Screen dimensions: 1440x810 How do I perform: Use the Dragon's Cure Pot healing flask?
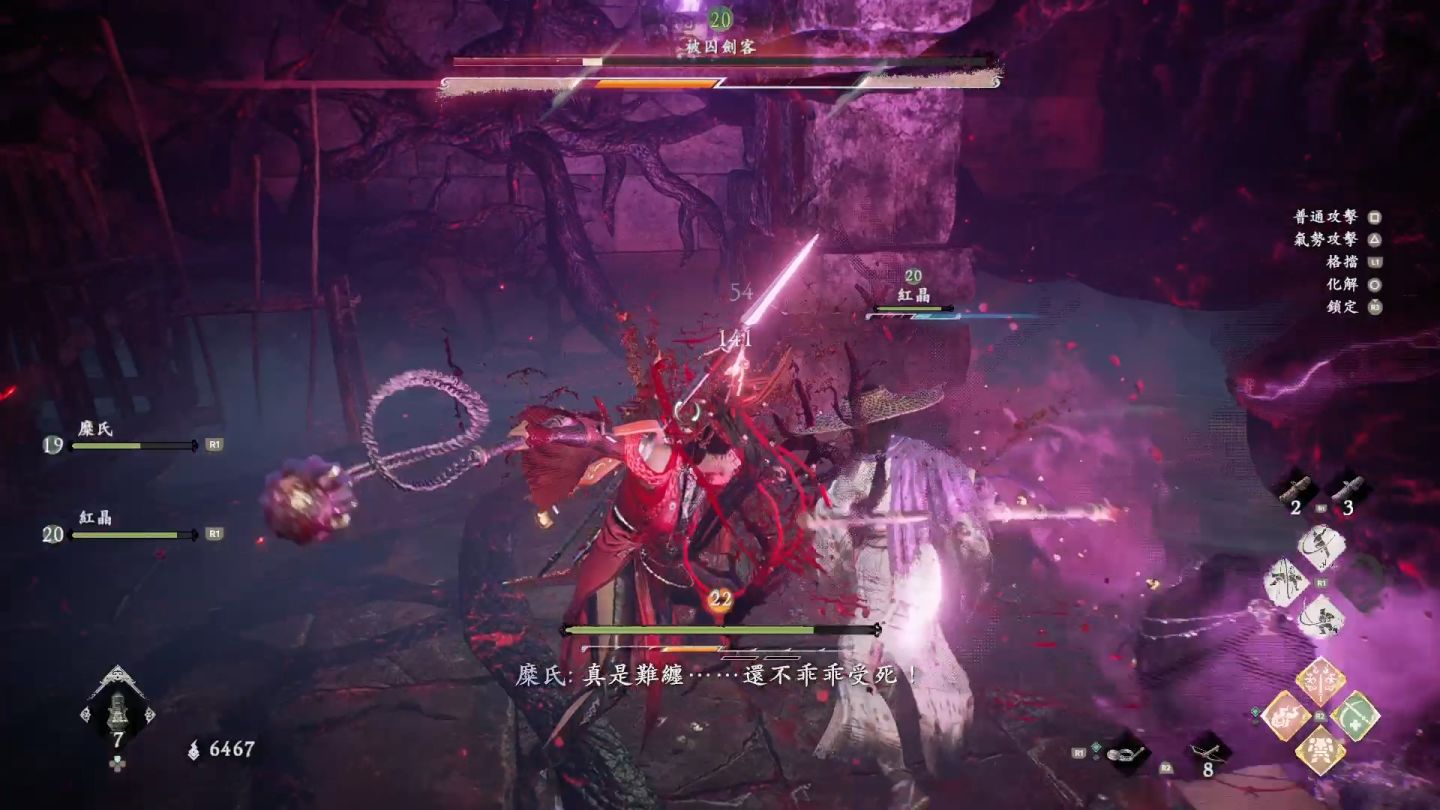[118, 708]
